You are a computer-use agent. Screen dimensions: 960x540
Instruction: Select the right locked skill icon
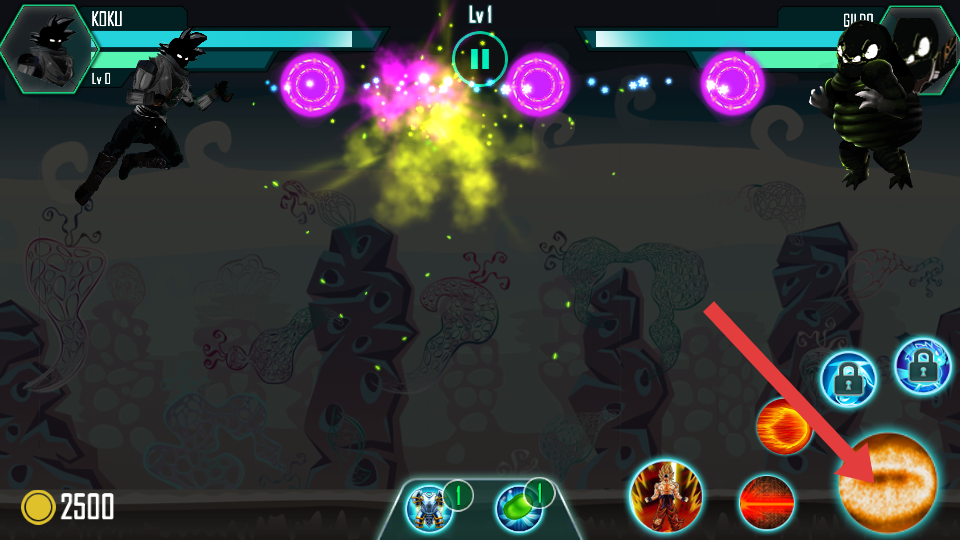(921, 366)
